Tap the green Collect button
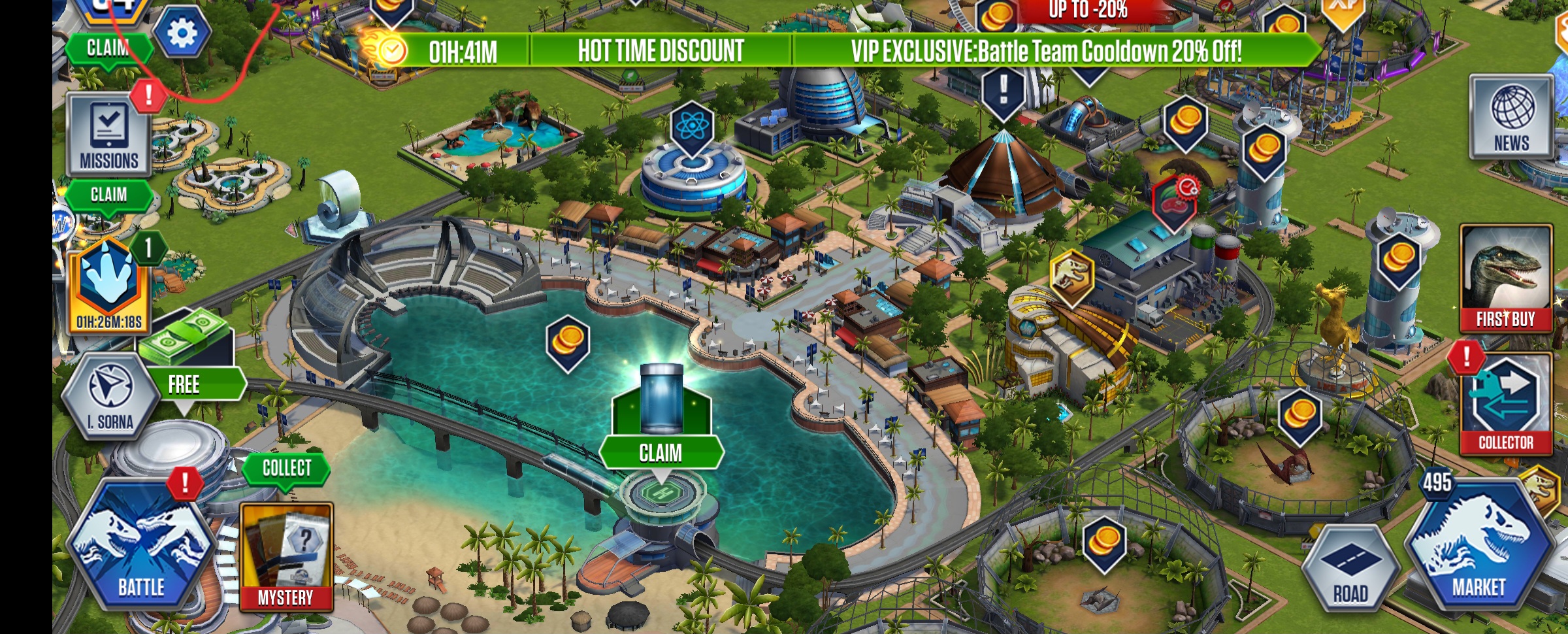The width and height of the screenshot is (1568, 634). (x=286, y=468)
